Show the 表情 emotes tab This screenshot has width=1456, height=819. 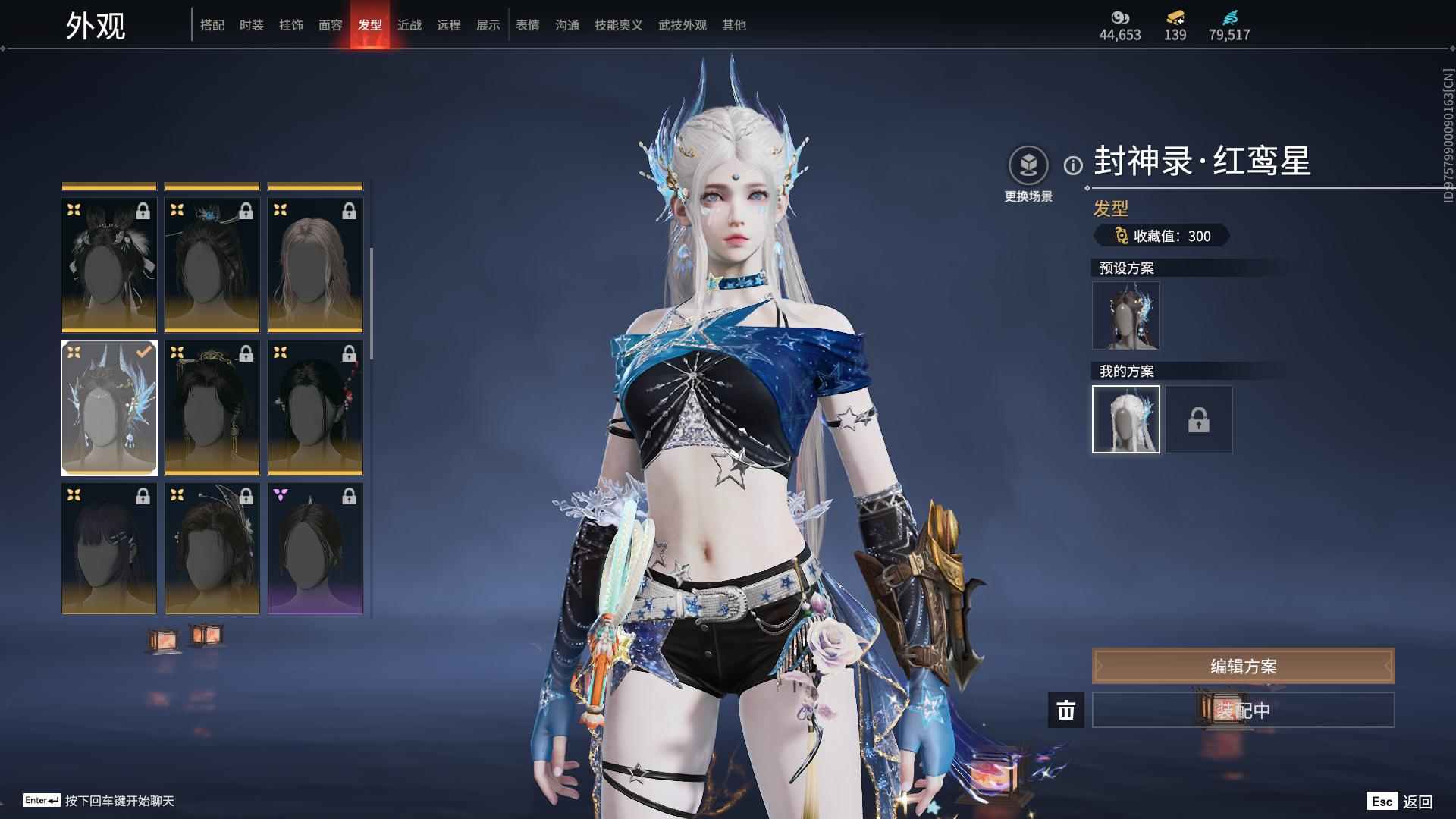coord(528,25)
